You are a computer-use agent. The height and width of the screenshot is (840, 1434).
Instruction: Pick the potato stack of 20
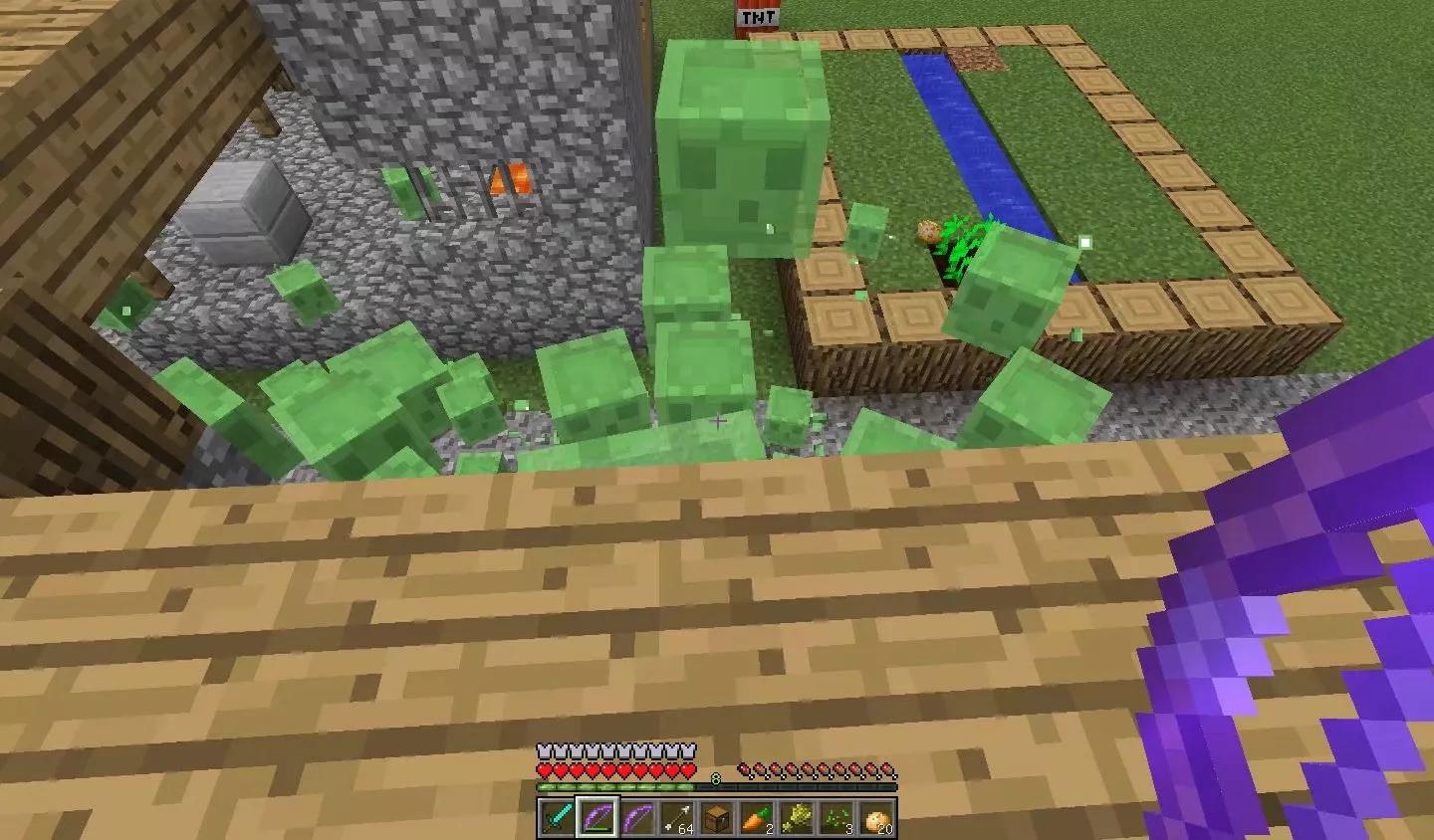click(875, 818)
